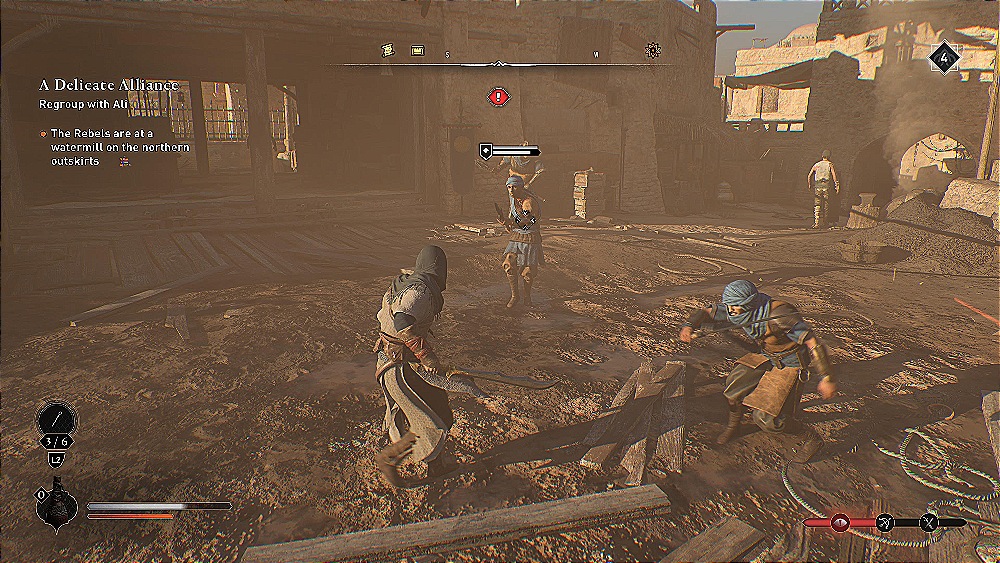Image resolution: width=1000 pixels, height=563 pixels.
Task: Activate the red eye focus icon
Action: pyautogui.click(x=840, y=522)
